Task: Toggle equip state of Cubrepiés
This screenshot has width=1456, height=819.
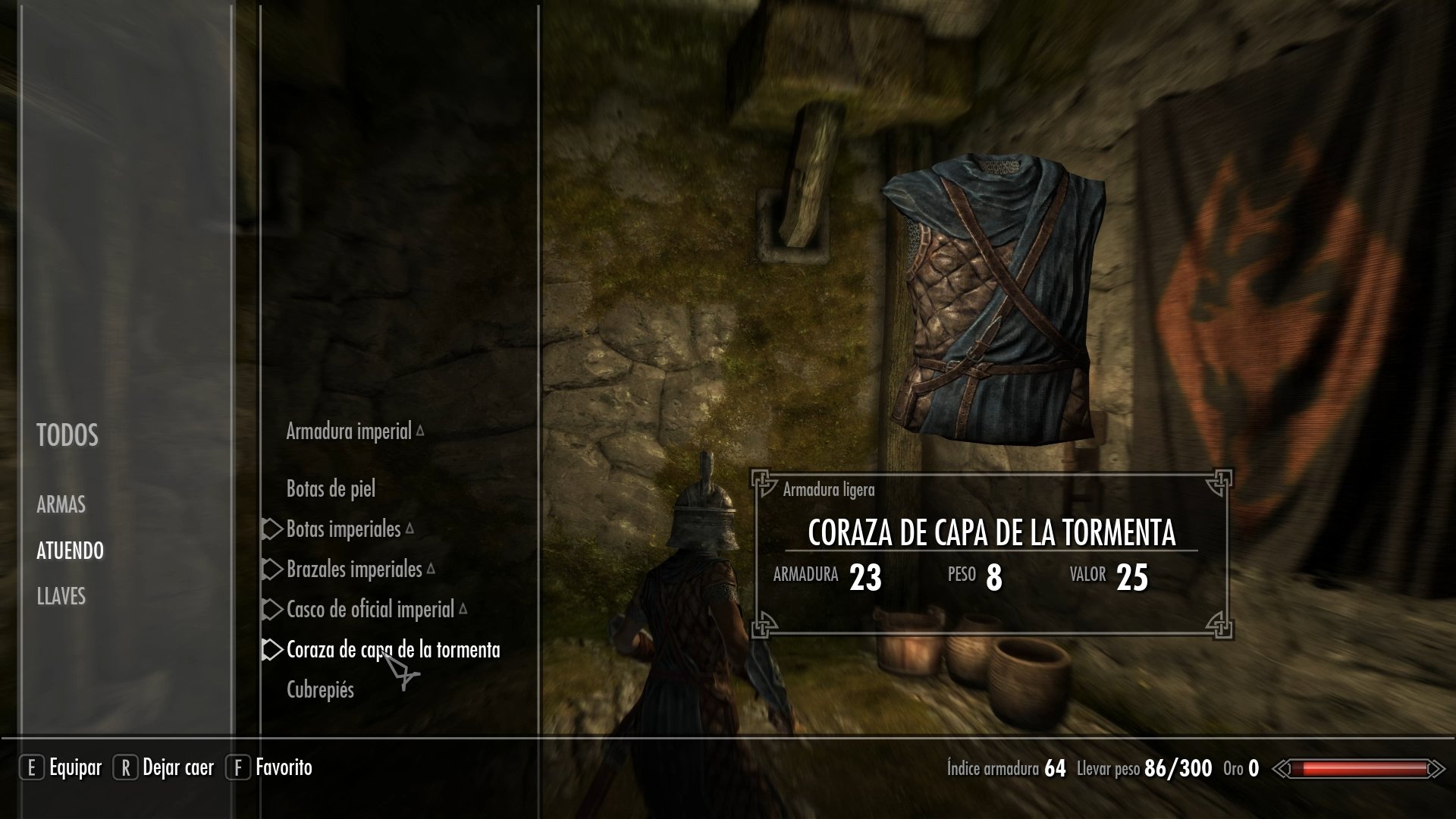Action: click(x=322, y=690)
